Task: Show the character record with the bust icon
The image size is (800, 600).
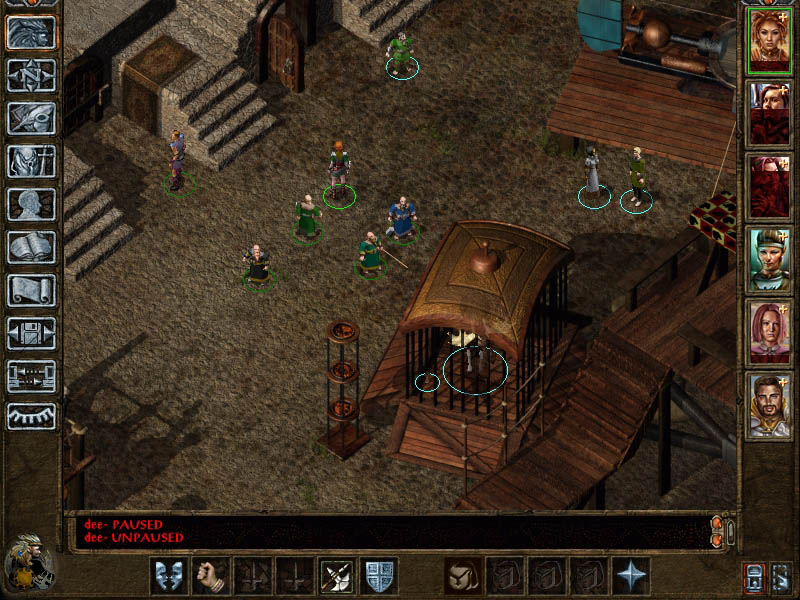Action: 31,204
